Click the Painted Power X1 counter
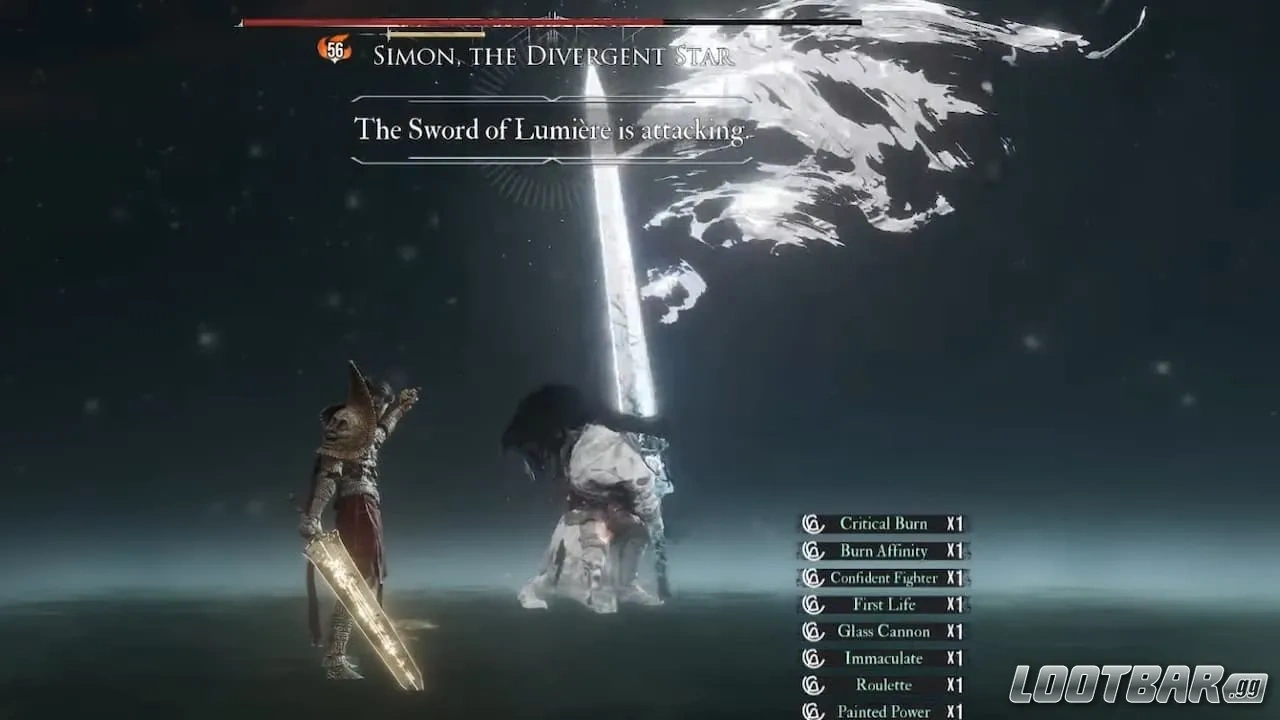Viewport: 1280px width, 720px height. click(954, 711)
